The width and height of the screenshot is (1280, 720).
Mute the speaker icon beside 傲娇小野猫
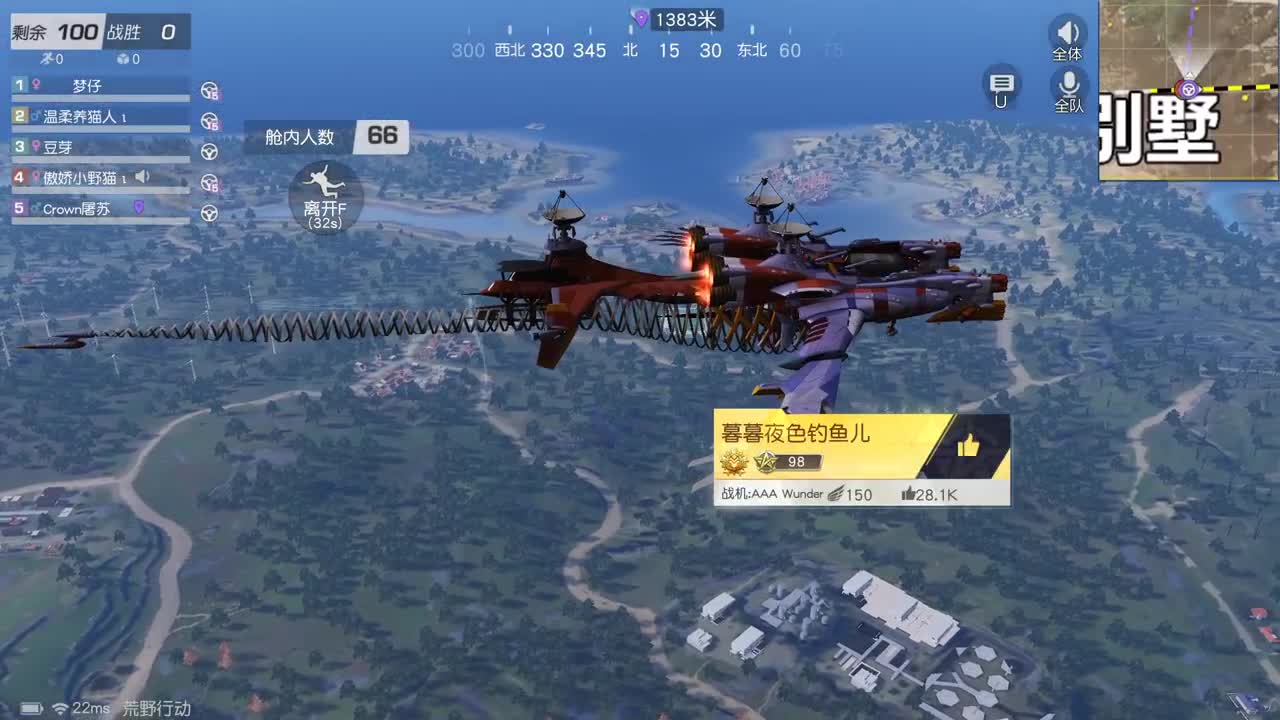click(141, 177)
